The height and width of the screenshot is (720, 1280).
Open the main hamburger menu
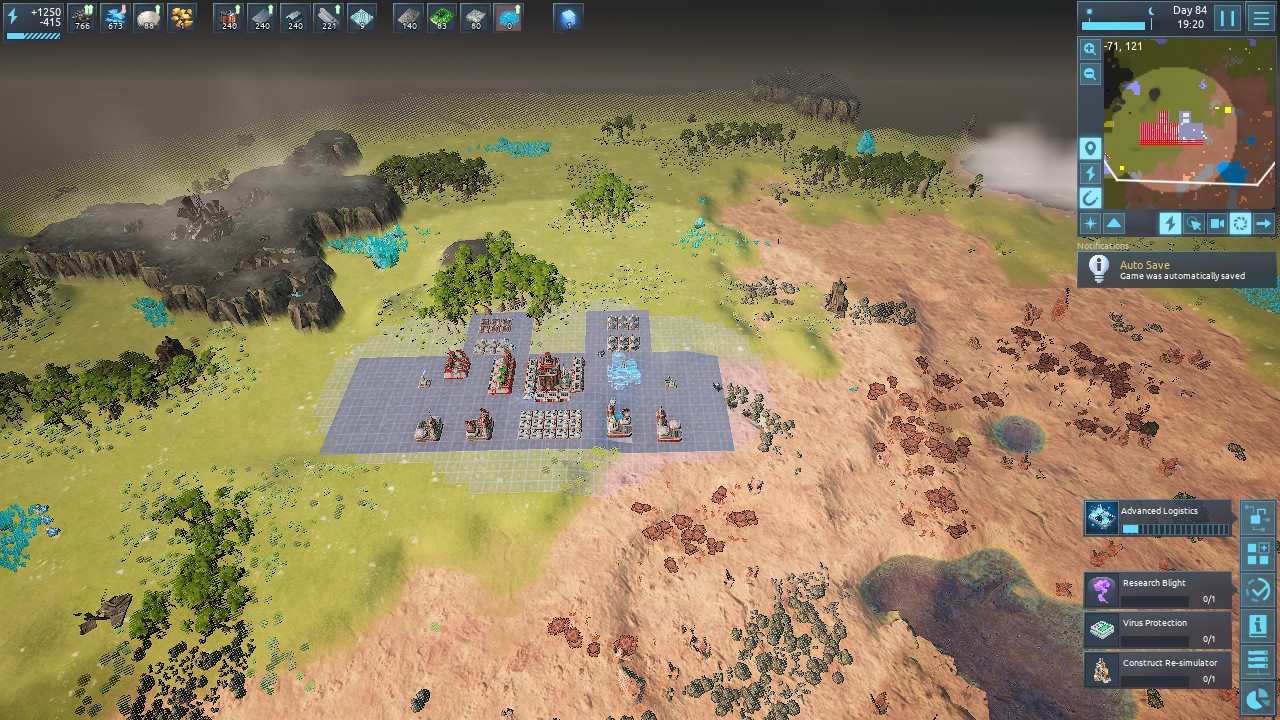[x=1261, y=18]
